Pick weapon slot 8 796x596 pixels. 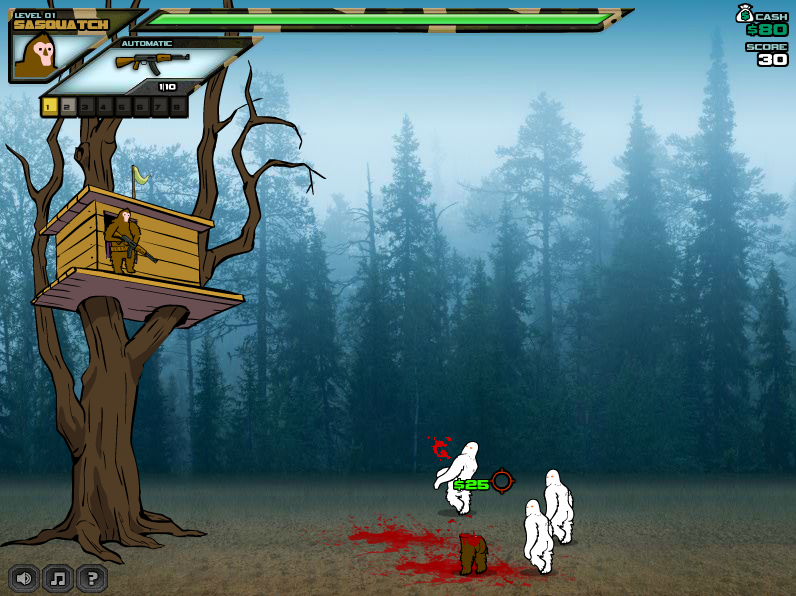[178, 106]
